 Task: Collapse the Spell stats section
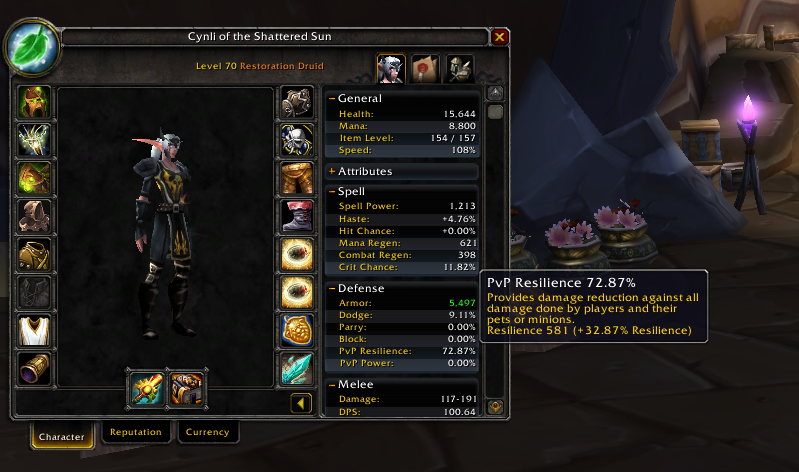click(x=332, y=191)
